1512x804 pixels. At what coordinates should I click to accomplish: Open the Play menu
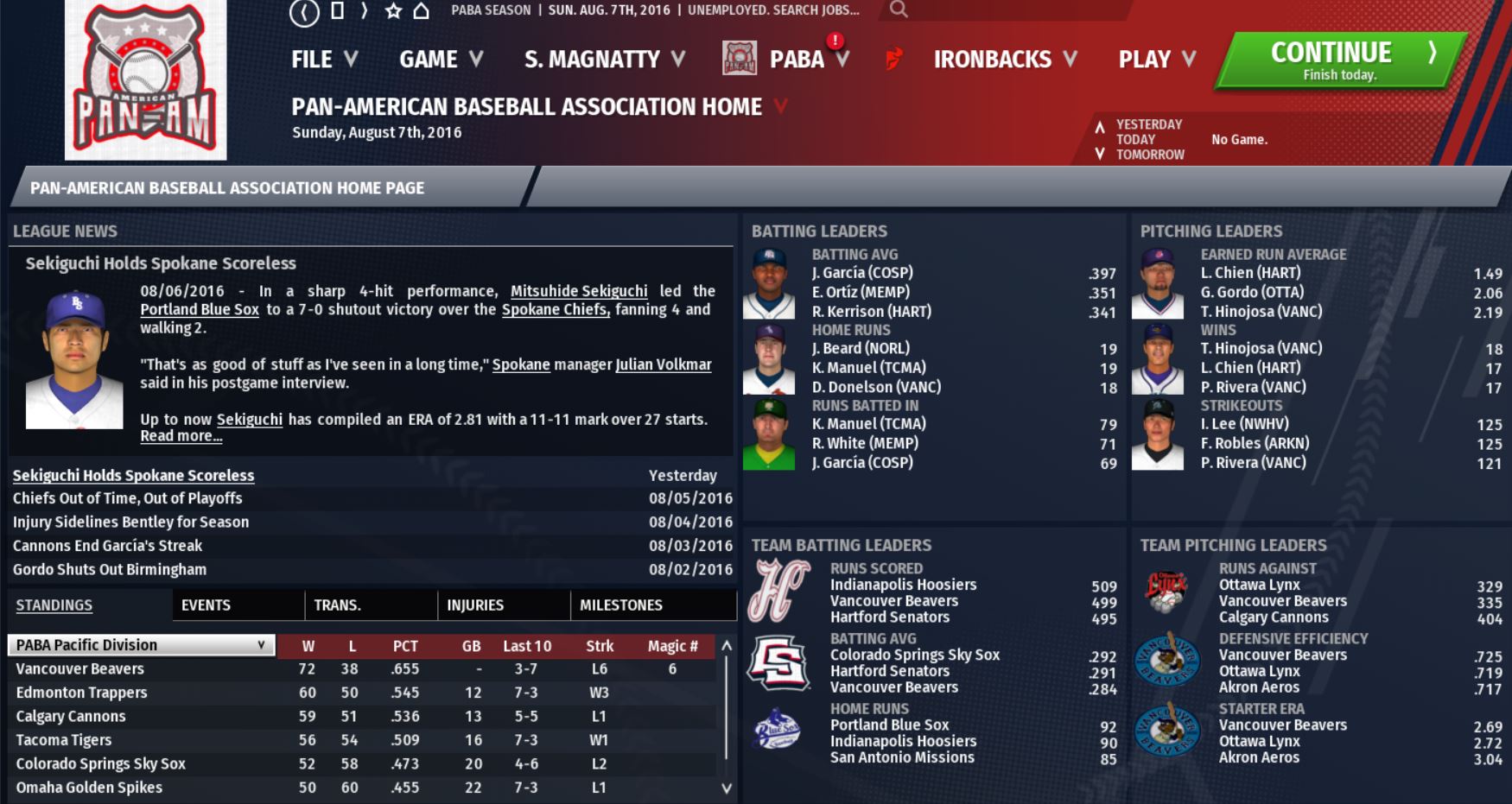pyautogui.click(x=1156, y=60)
